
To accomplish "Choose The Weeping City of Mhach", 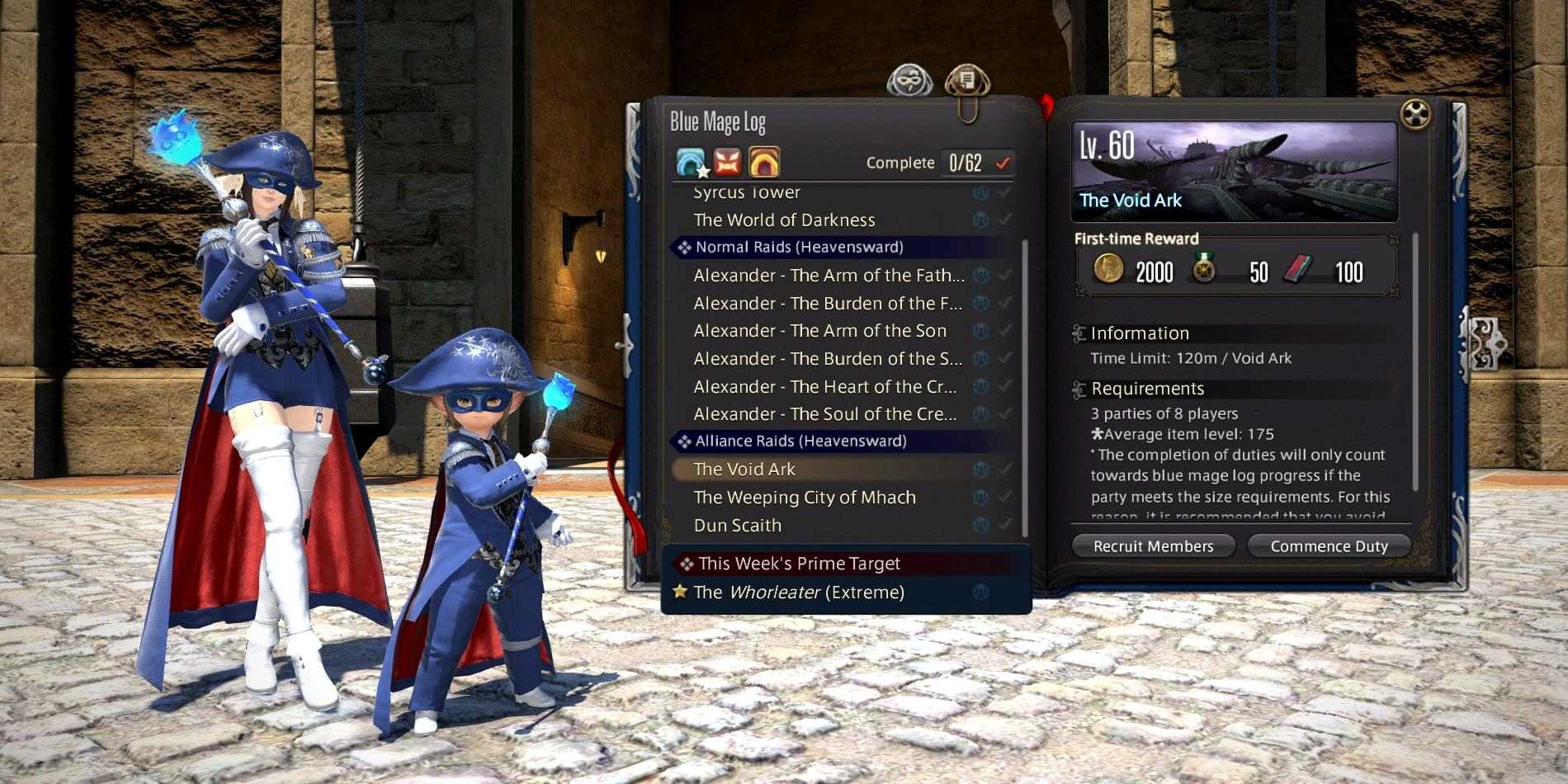I will pos(805,498).
